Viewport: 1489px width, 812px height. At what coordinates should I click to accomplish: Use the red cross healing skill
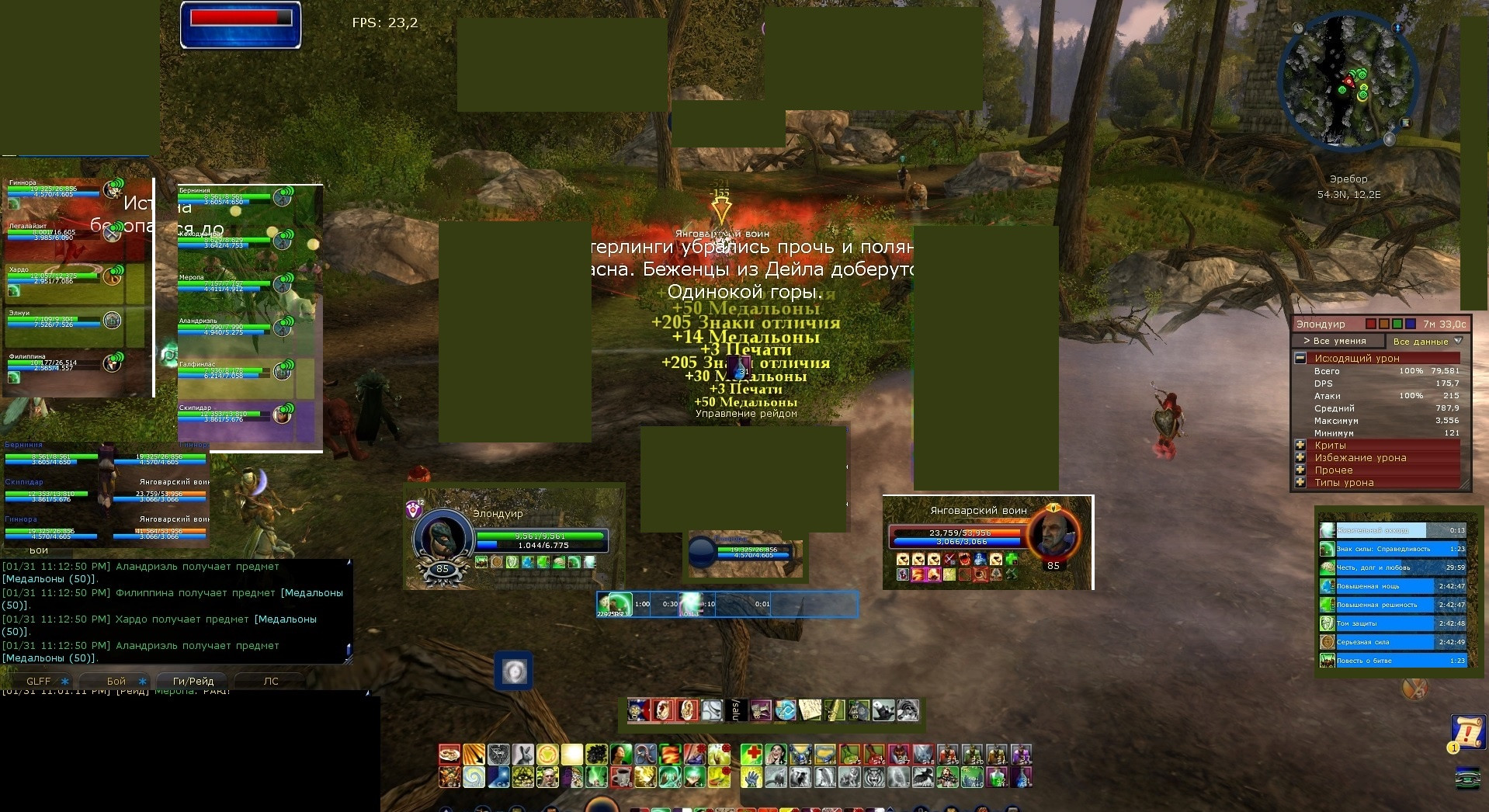coord(751,755)
